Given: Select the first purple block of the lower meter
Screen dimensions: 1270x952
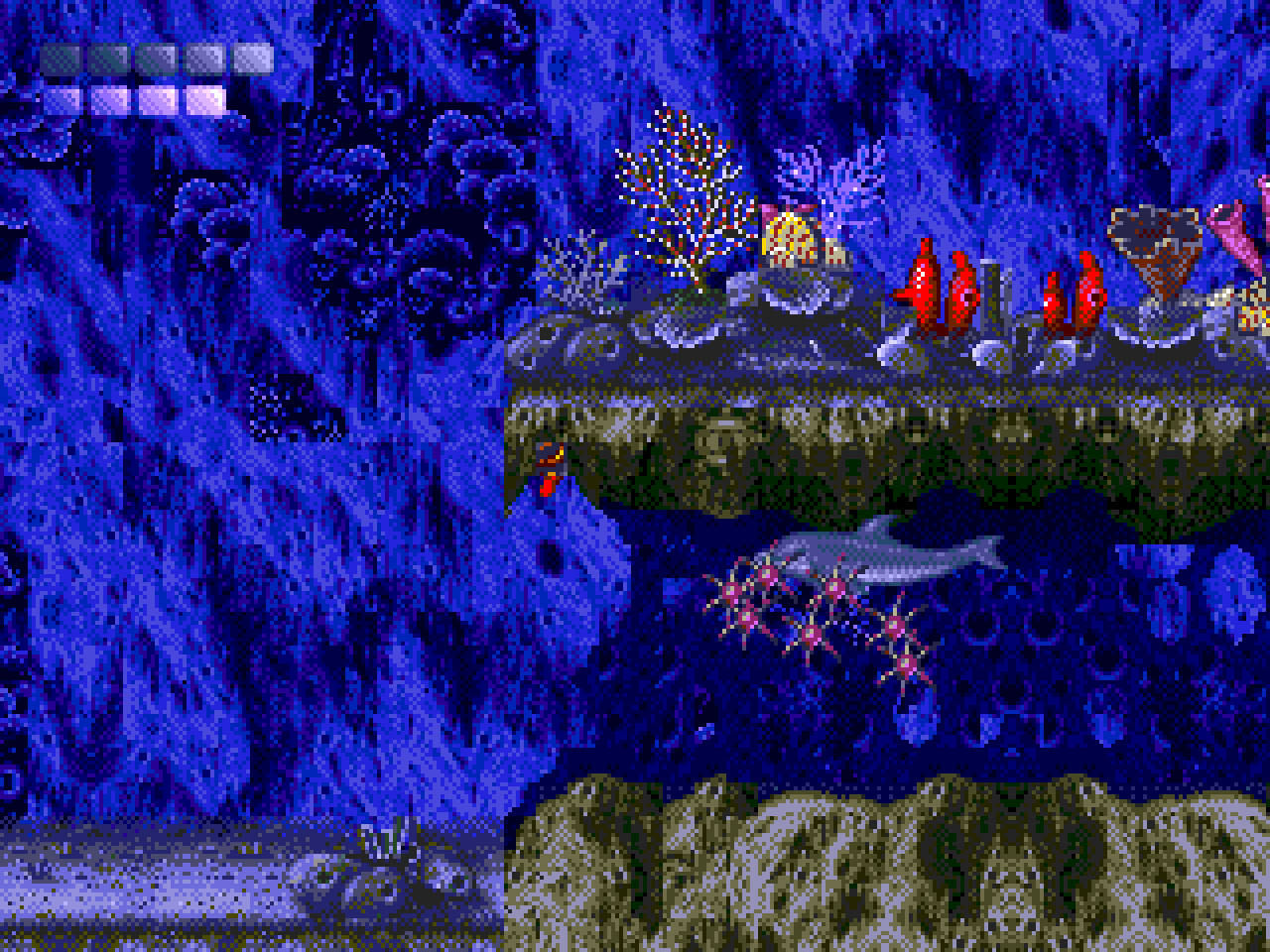Looking at the screenshot, I should [63, 96].
